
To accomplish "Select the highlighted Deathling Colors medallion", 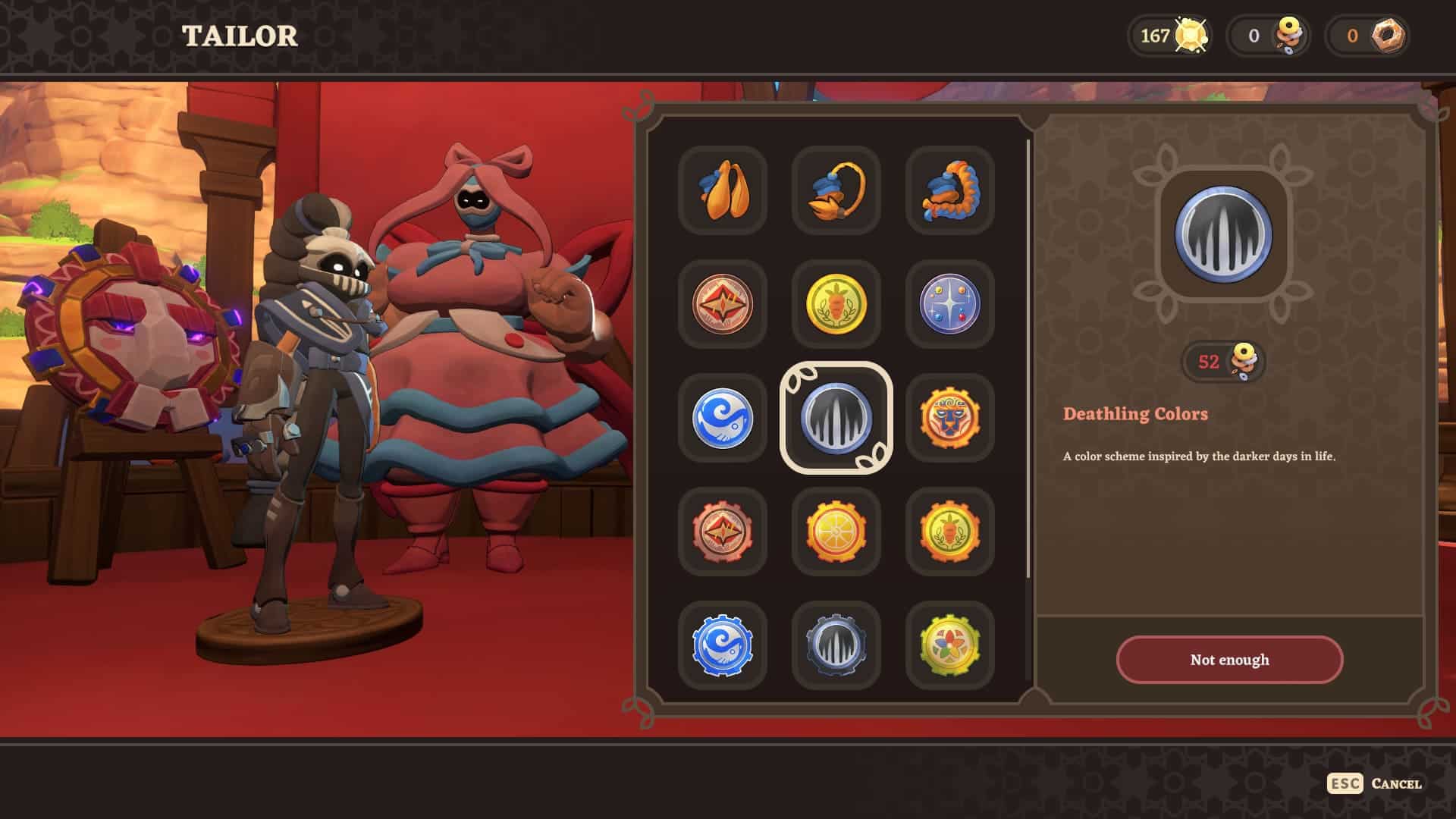I will [836, 419].
